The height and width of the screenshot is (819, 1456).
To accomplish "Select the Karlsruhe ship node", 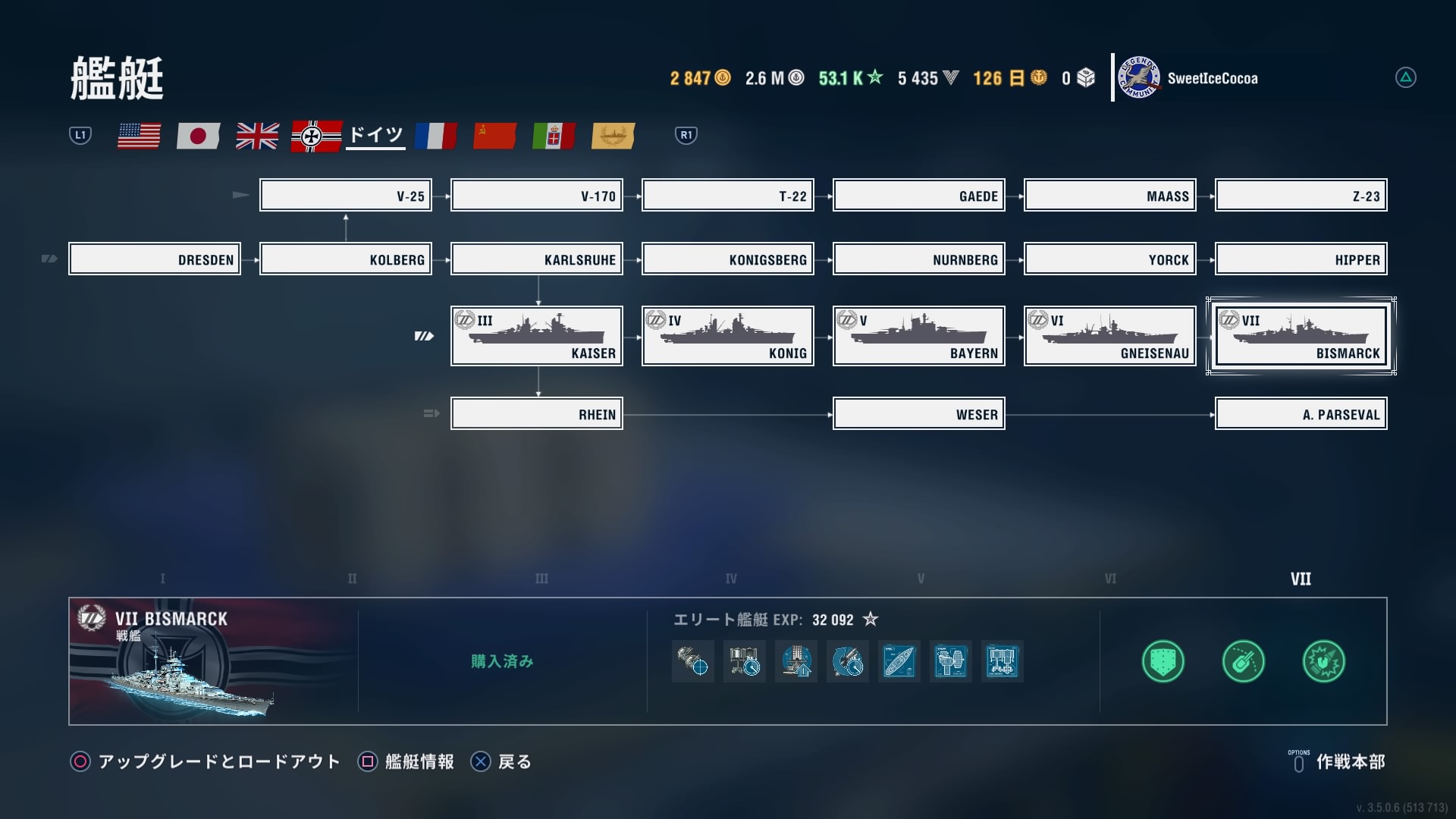I will (537, 259).
